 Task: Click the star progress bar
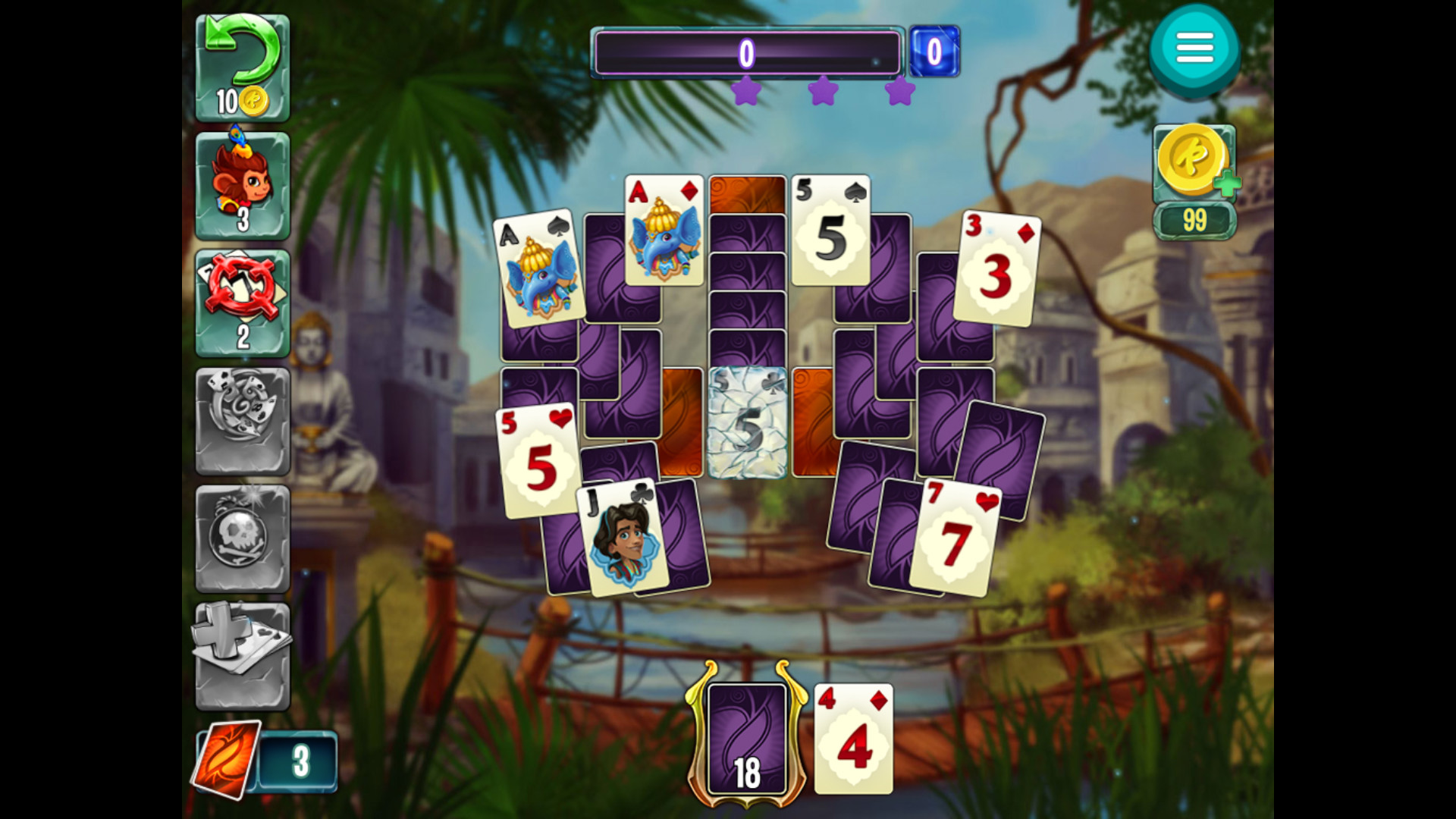[x=747, y=53]
